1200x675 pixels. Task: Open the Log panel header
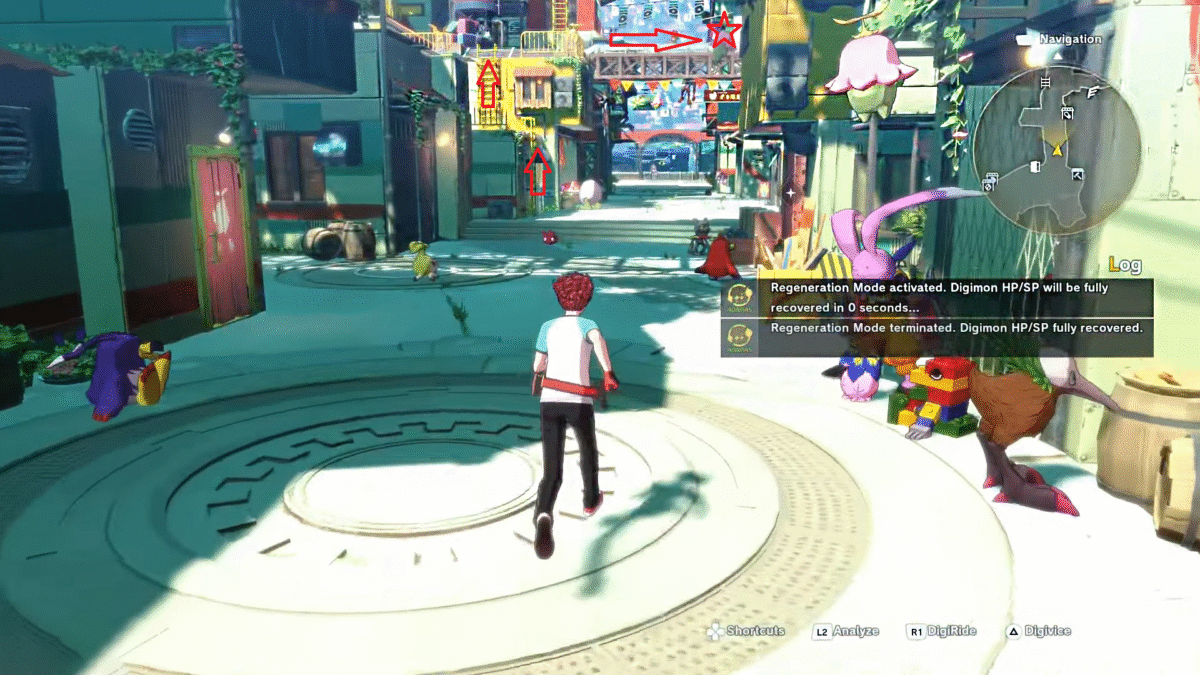(1124, 265)
